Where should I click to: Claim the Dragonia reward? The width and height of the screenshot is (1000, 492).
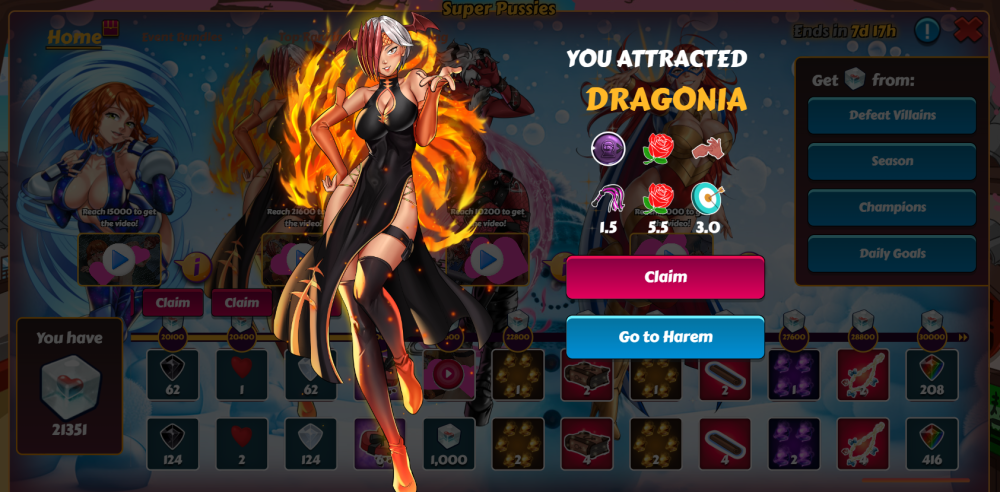click(665, 277)
